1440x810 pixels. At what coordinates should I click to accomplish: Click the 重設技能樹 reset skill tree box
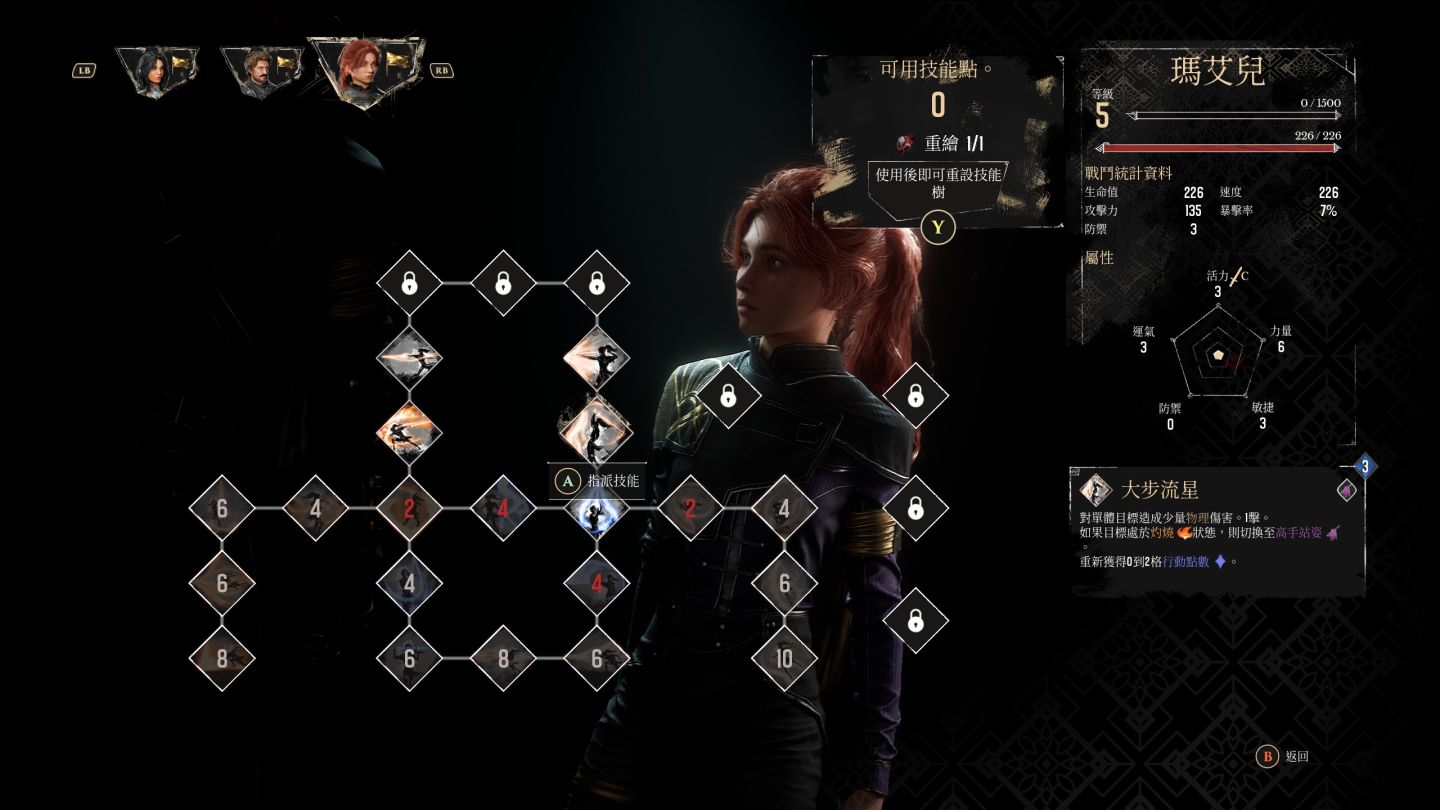(x=938, y=183)
